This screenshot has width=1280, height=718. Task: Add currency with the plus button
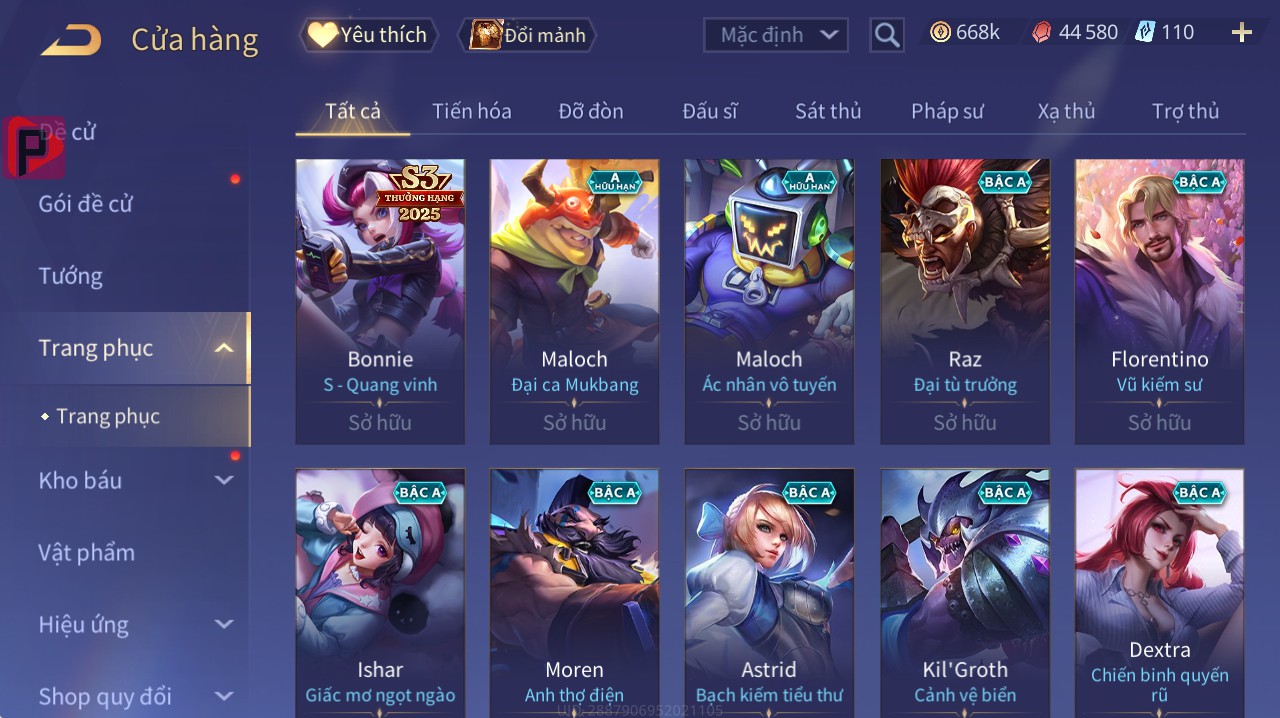(1242, 33)
